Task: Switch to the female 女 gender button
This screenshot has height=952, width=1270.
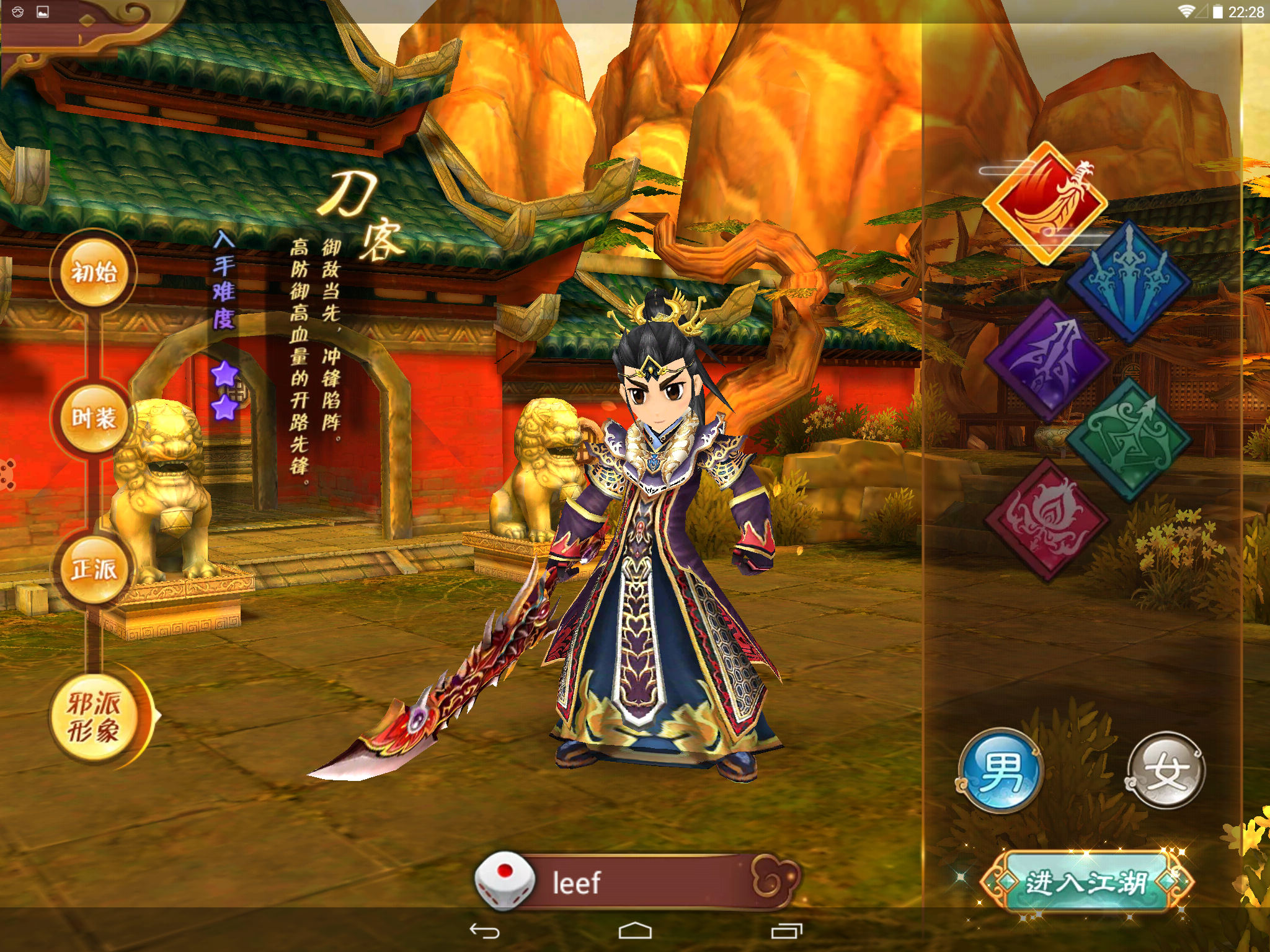Action: [x=1165, y=771]
